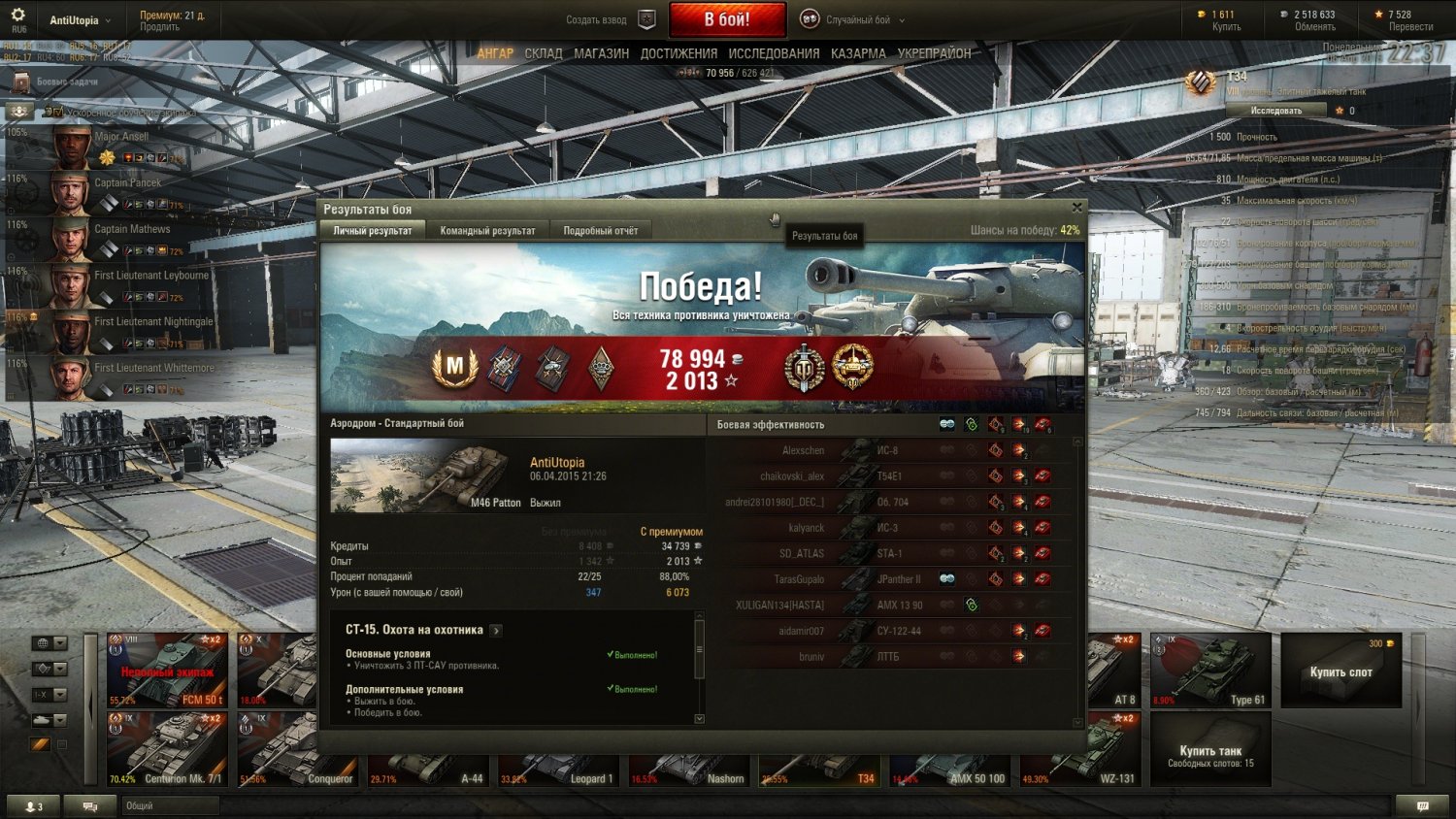Start battle with the В бой! button
Image resolution: width=1456 pixels, height=819 pixels.
pos(727,19)
